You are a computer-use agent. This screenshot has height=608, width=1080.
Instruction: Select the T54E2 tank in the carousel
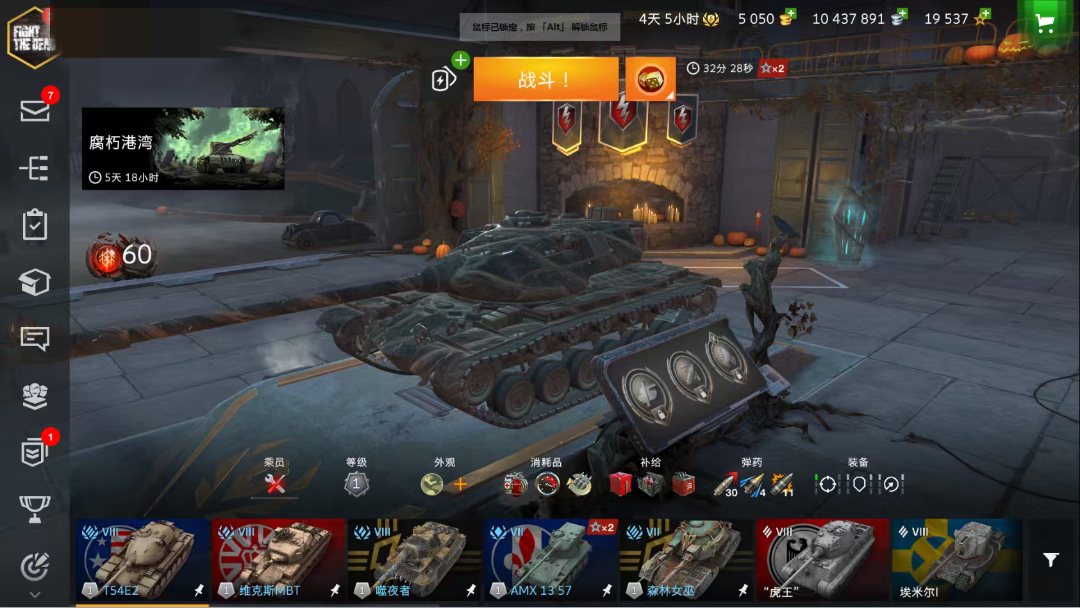pos(143,560)
